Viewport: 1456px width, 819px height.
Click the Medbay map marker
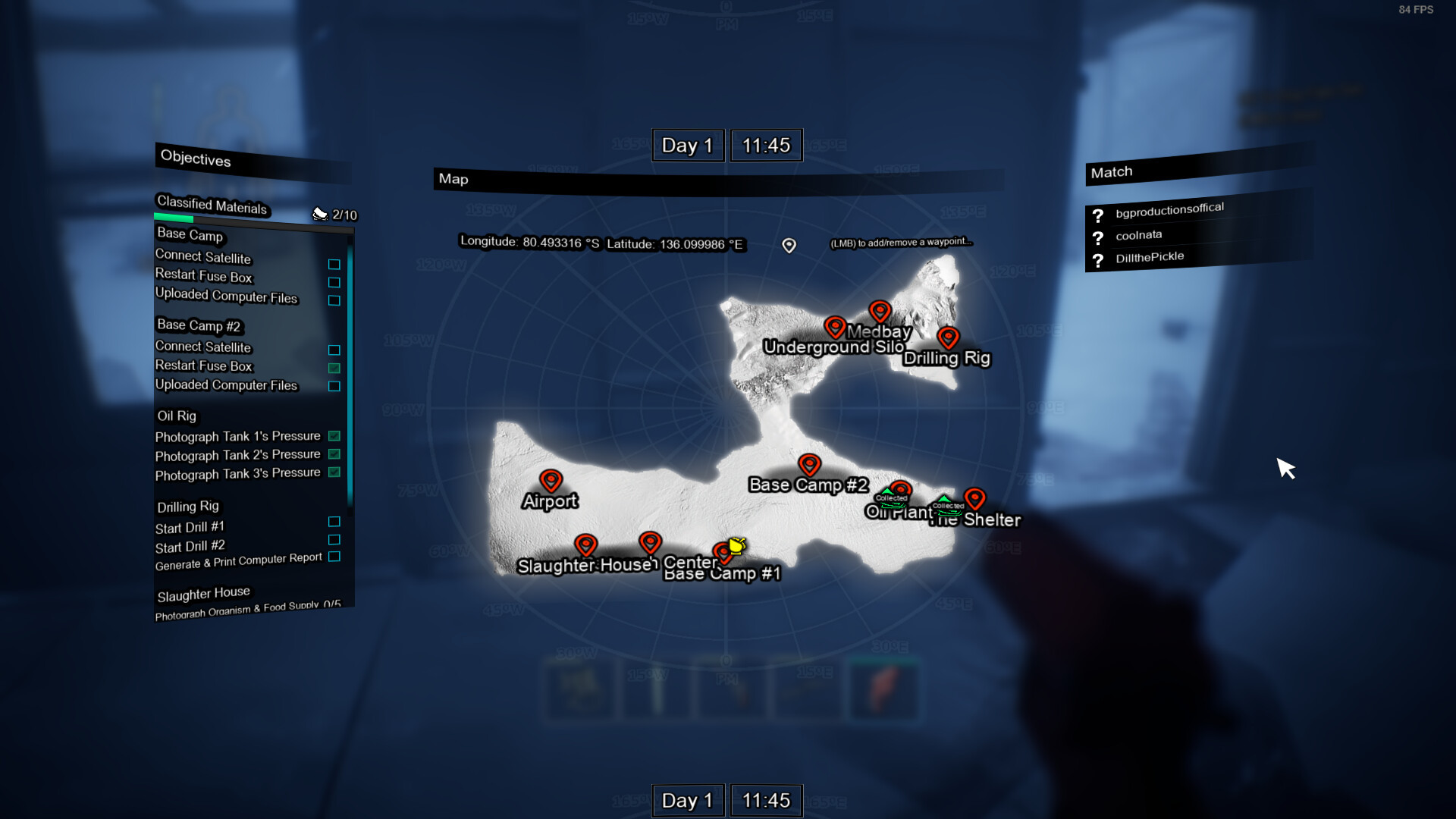[880, 311]
